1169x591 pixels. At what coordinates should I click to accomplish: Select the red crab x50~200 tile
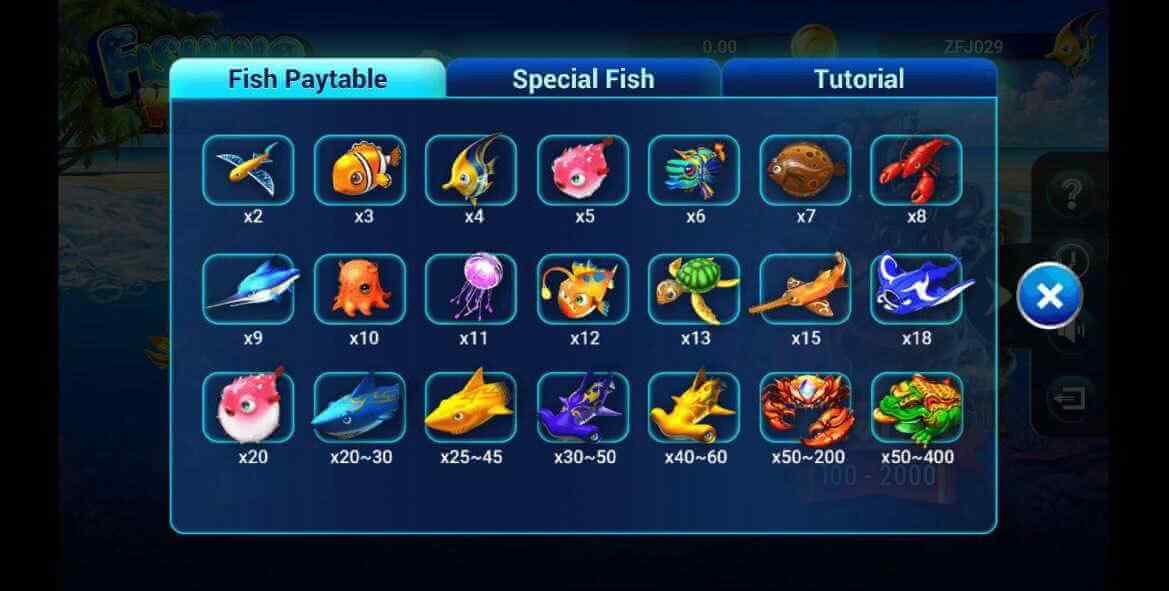pyautogui.click(x=805, y=408)
